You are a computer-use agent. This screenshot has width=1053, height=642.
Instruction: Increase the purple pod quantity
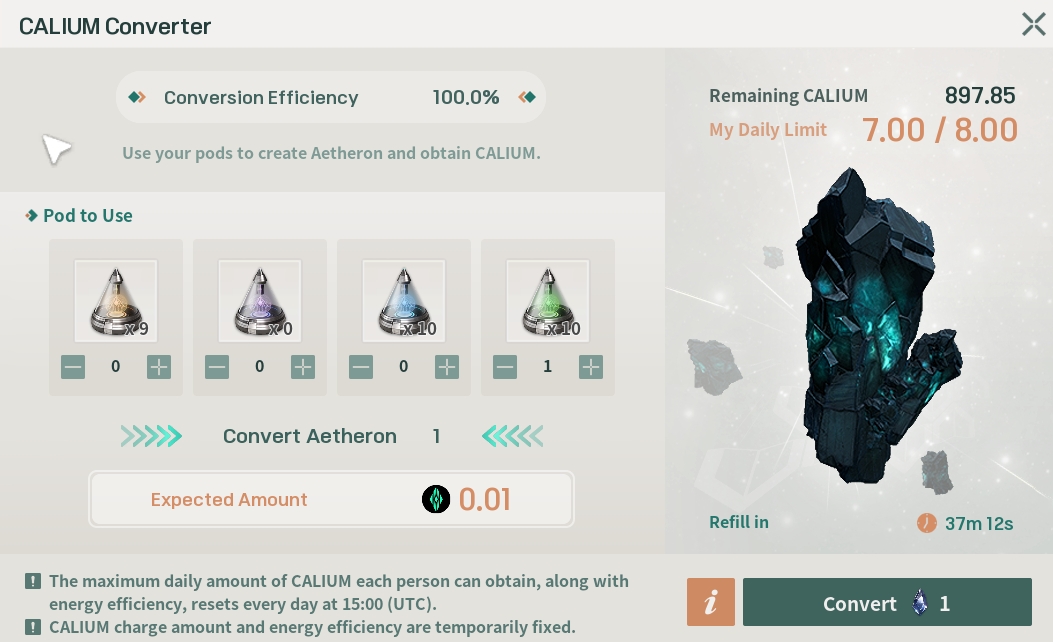303,367
